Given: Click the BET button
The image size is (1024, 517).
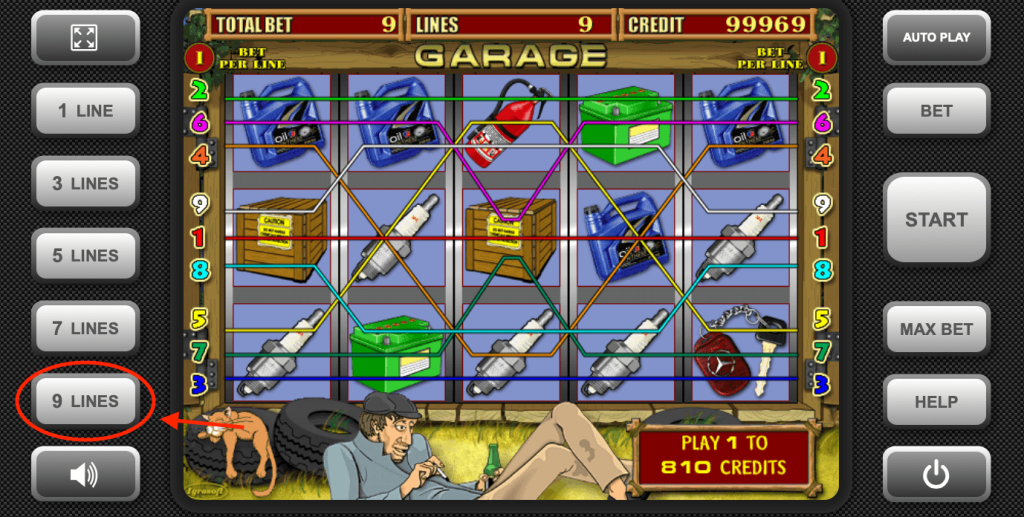Looking at the screenshot, I should [936, 111].
